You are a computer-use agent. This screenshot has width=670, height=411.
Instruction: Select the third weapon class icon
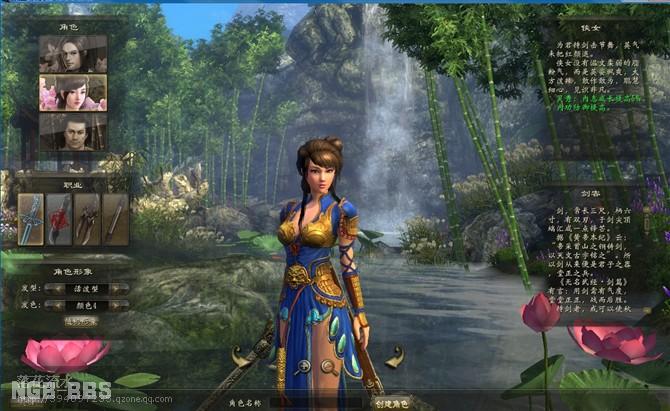pos(87,218)
